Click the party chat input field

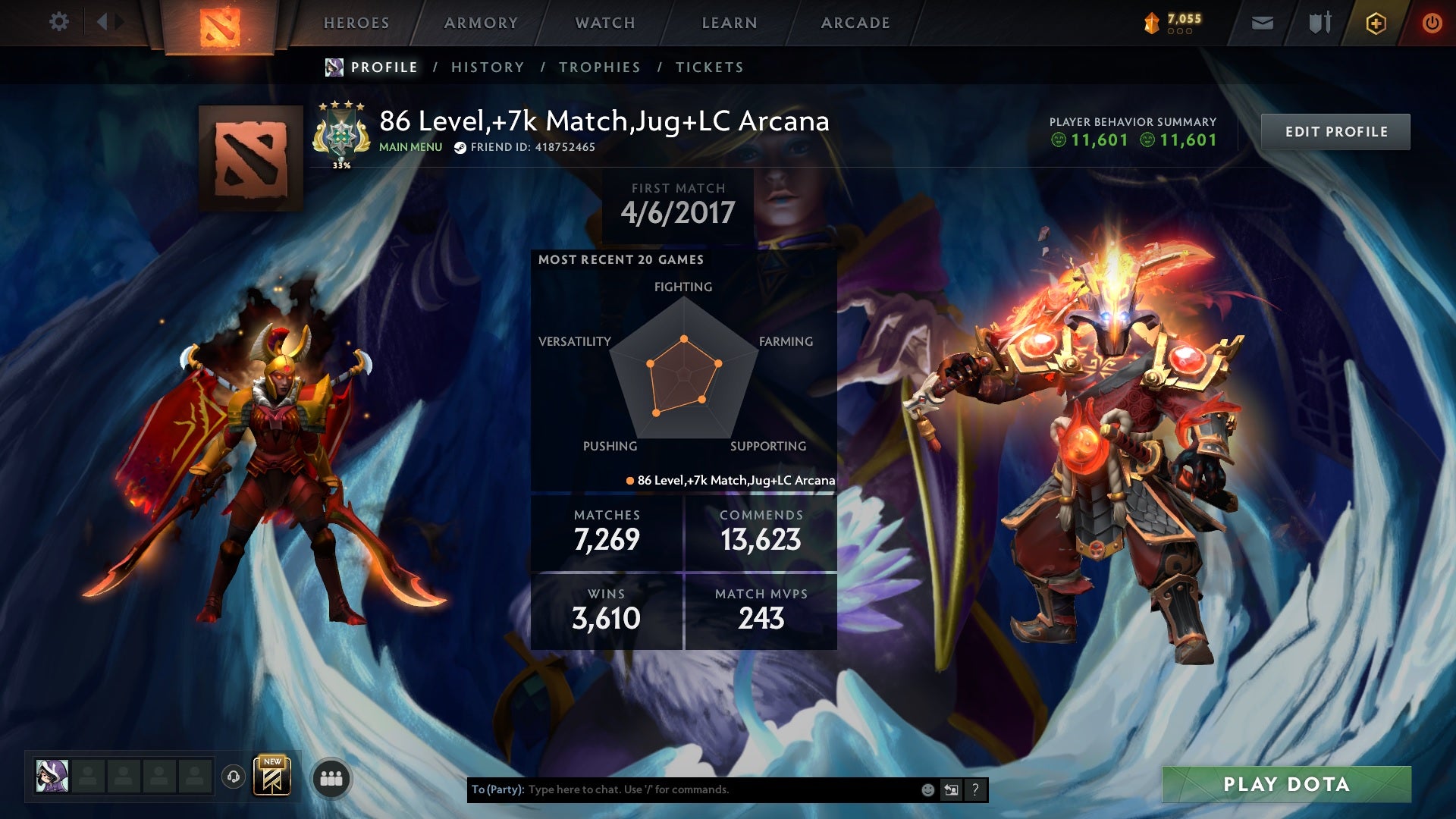[x=682, y=789]
